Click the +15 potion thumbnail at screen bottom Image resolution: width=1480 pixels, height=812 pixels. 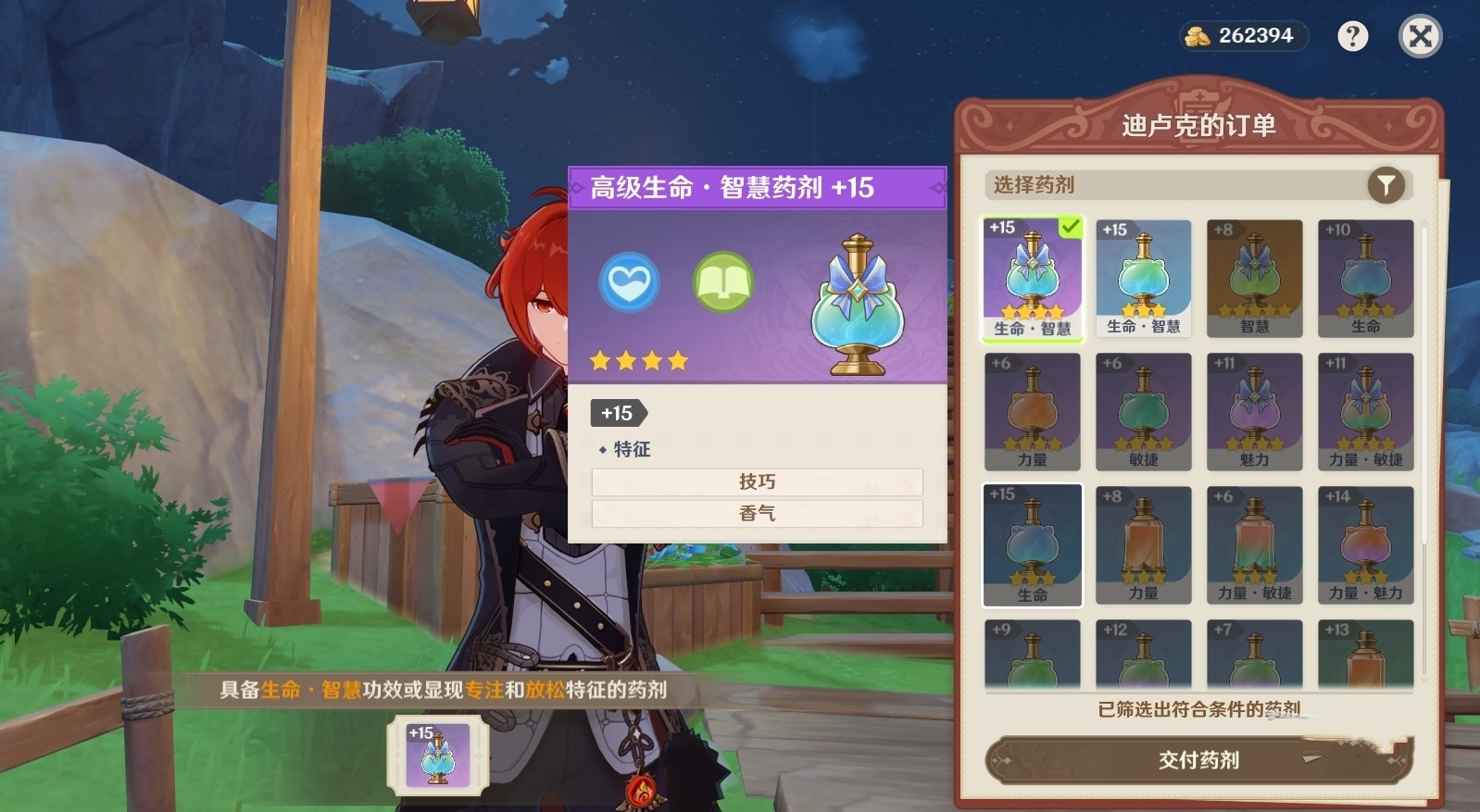pos(435,753)
